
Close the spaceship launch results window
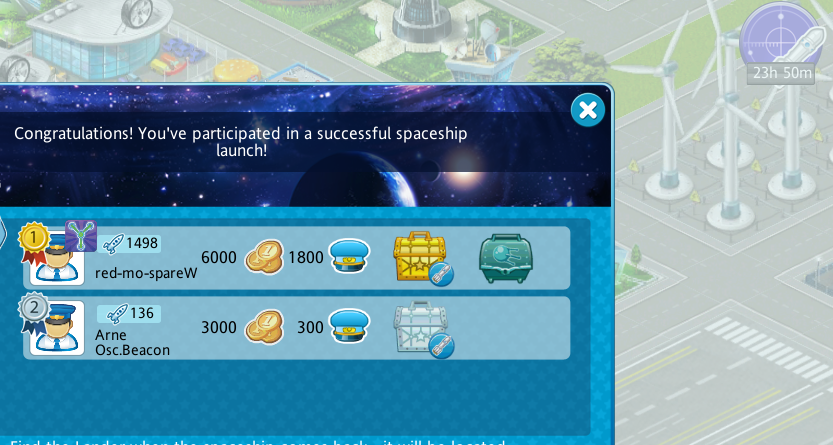(x=588, y=110)
